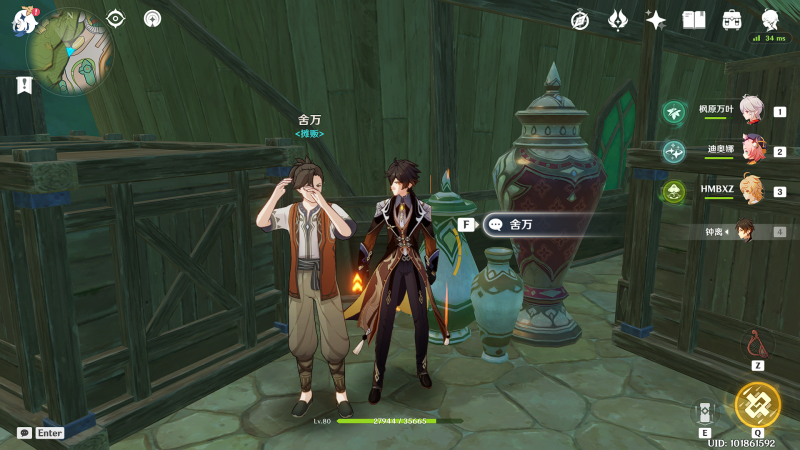This screenshot has width=800, height=450.
Task: Open the backpack inventory
Action: [732, 20]
